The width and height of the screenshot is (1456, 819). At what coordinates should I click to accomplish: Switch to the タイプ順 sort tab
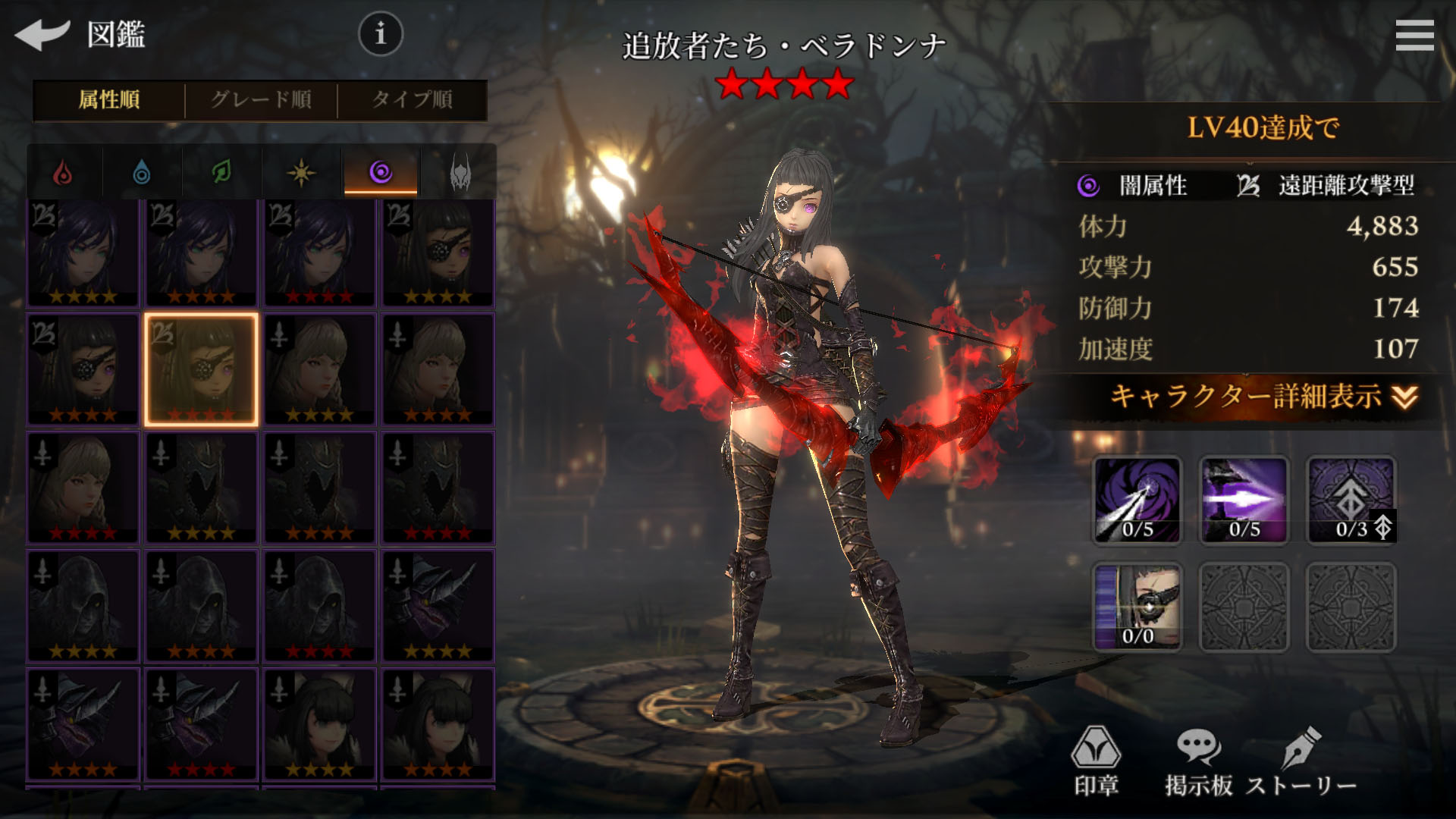coord(412,100)
